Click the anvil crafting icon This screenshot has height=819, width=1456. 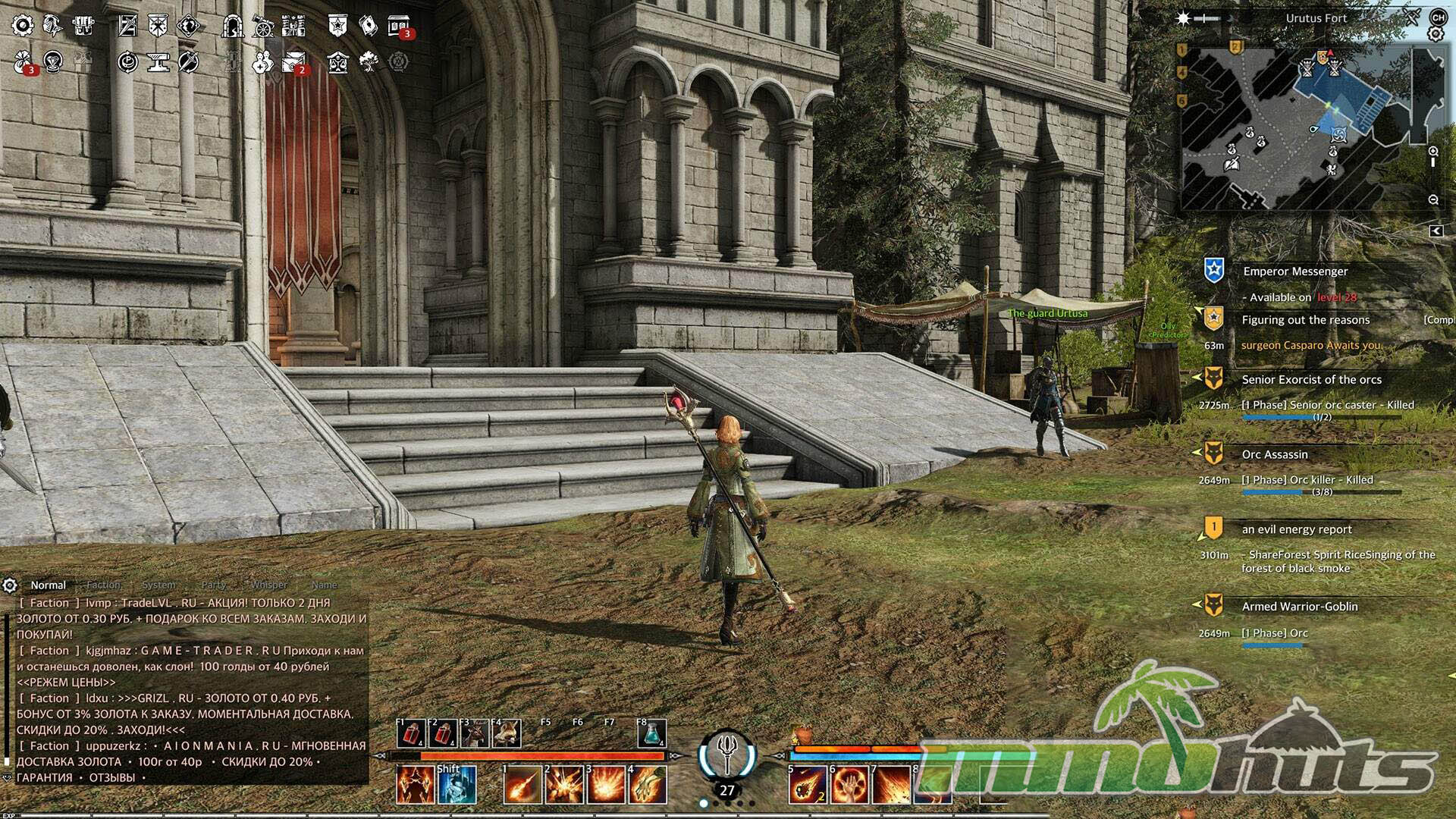(x=158, y=62)
